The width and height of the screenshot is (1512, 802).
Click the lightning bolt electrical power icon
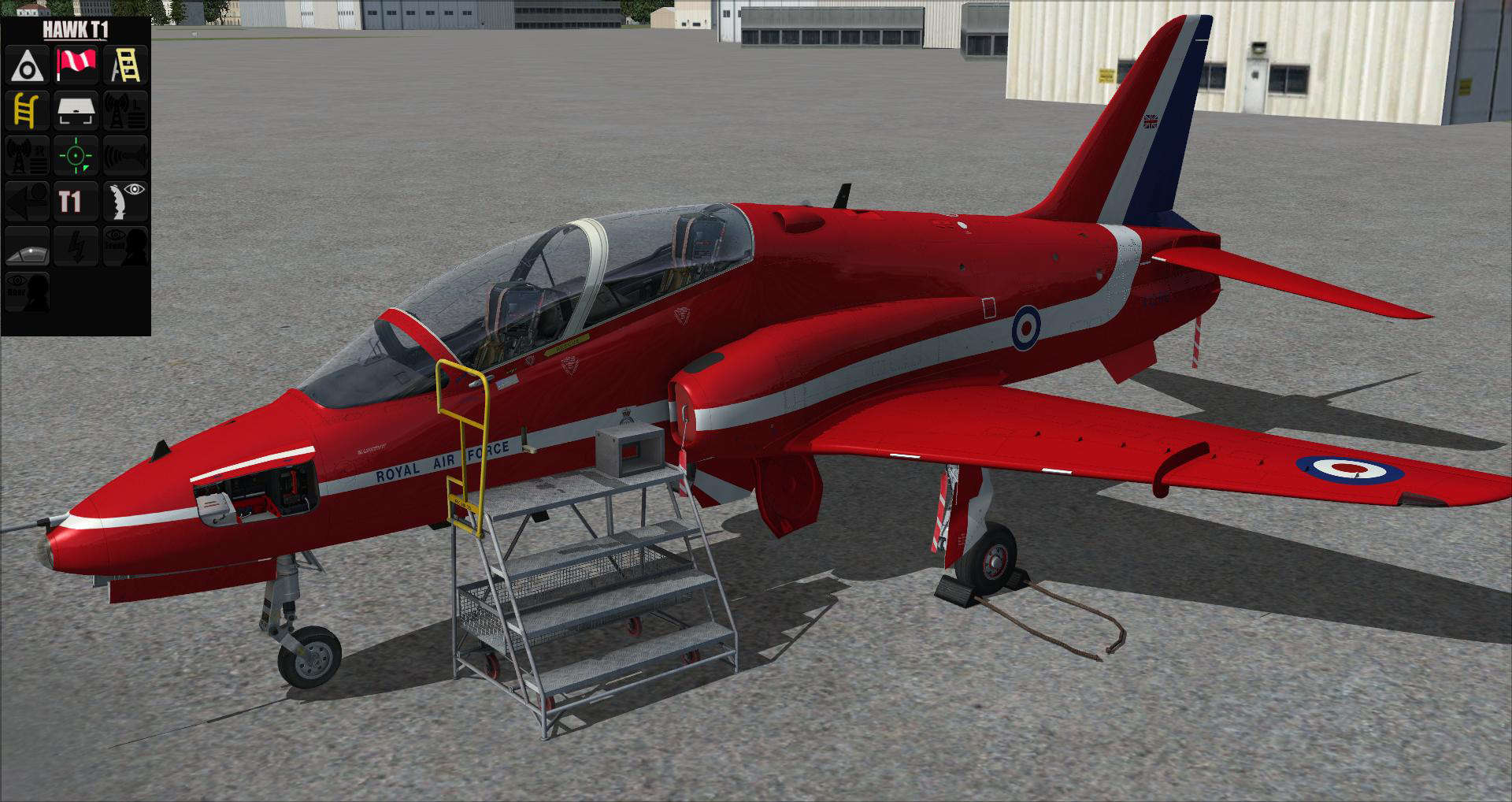[x=76, y=247]
